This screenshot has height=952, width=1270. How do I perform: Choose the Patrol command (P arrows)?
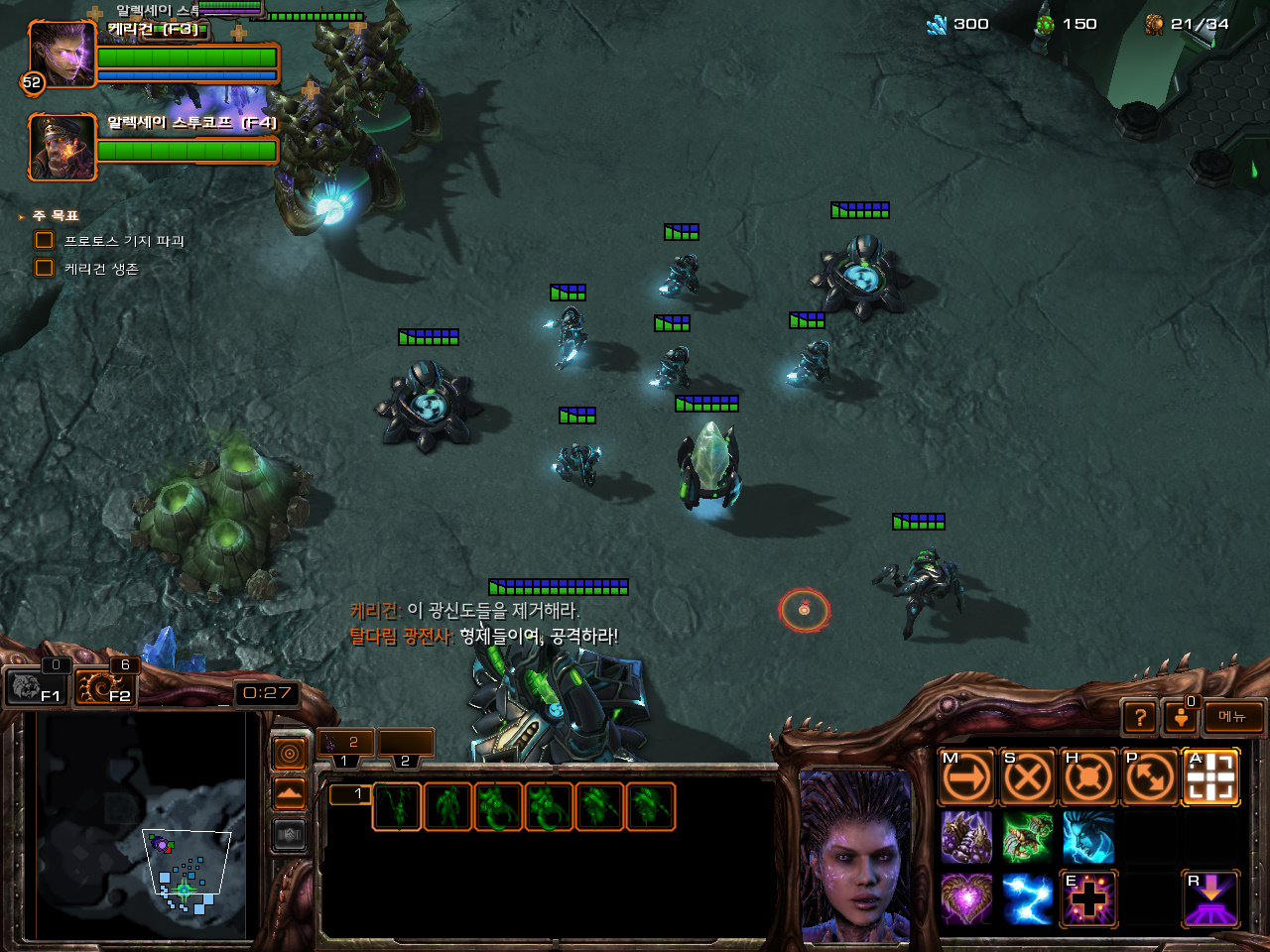click(1150, 778)
